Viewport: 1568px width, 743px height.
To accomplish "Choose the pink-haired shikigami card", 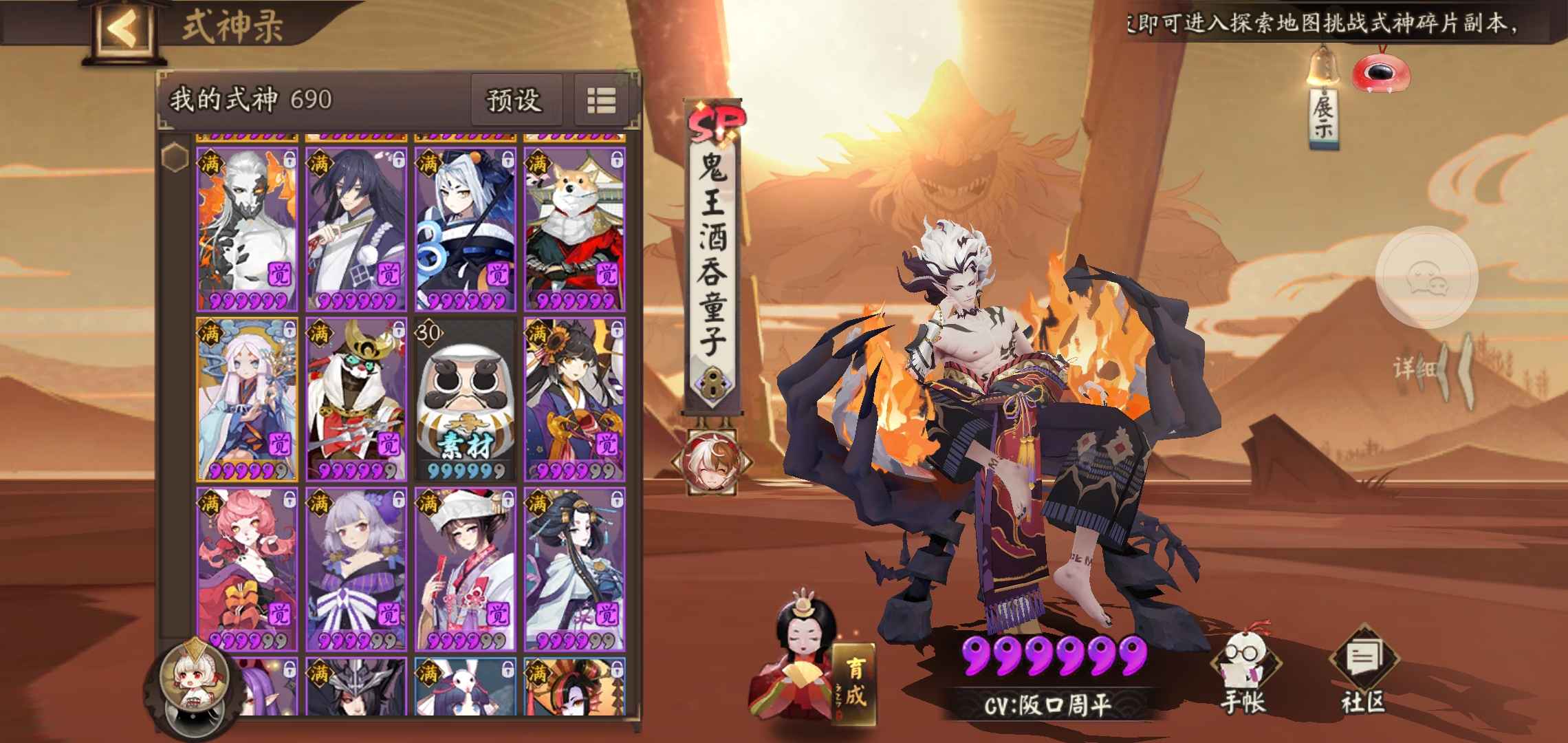I will (x=248, y=570).
